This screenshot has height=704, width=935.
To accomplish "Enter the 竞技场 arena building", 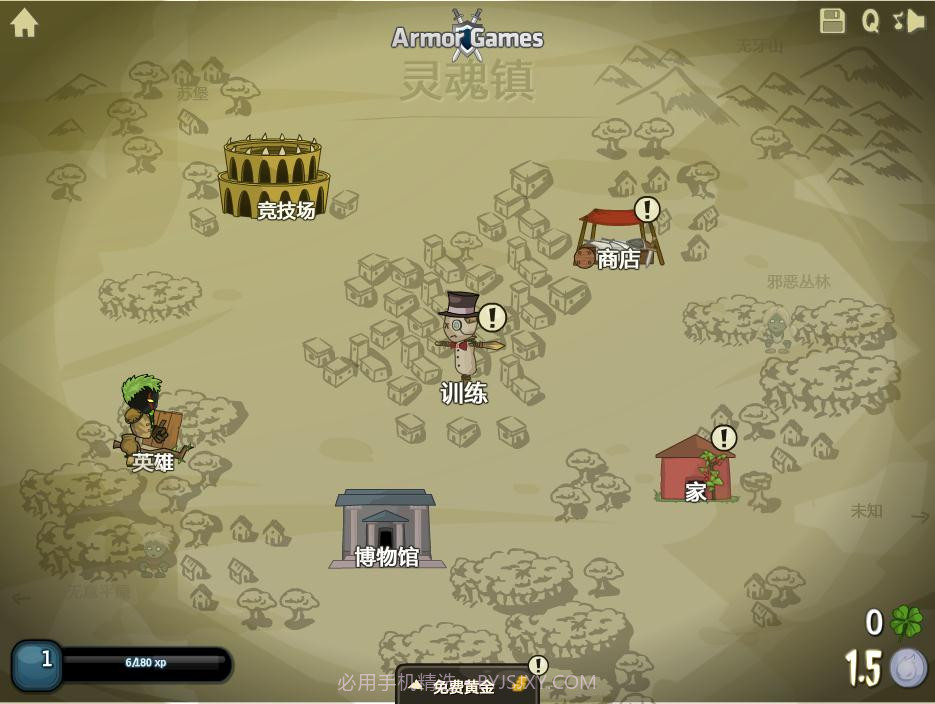I will point(273,178).
